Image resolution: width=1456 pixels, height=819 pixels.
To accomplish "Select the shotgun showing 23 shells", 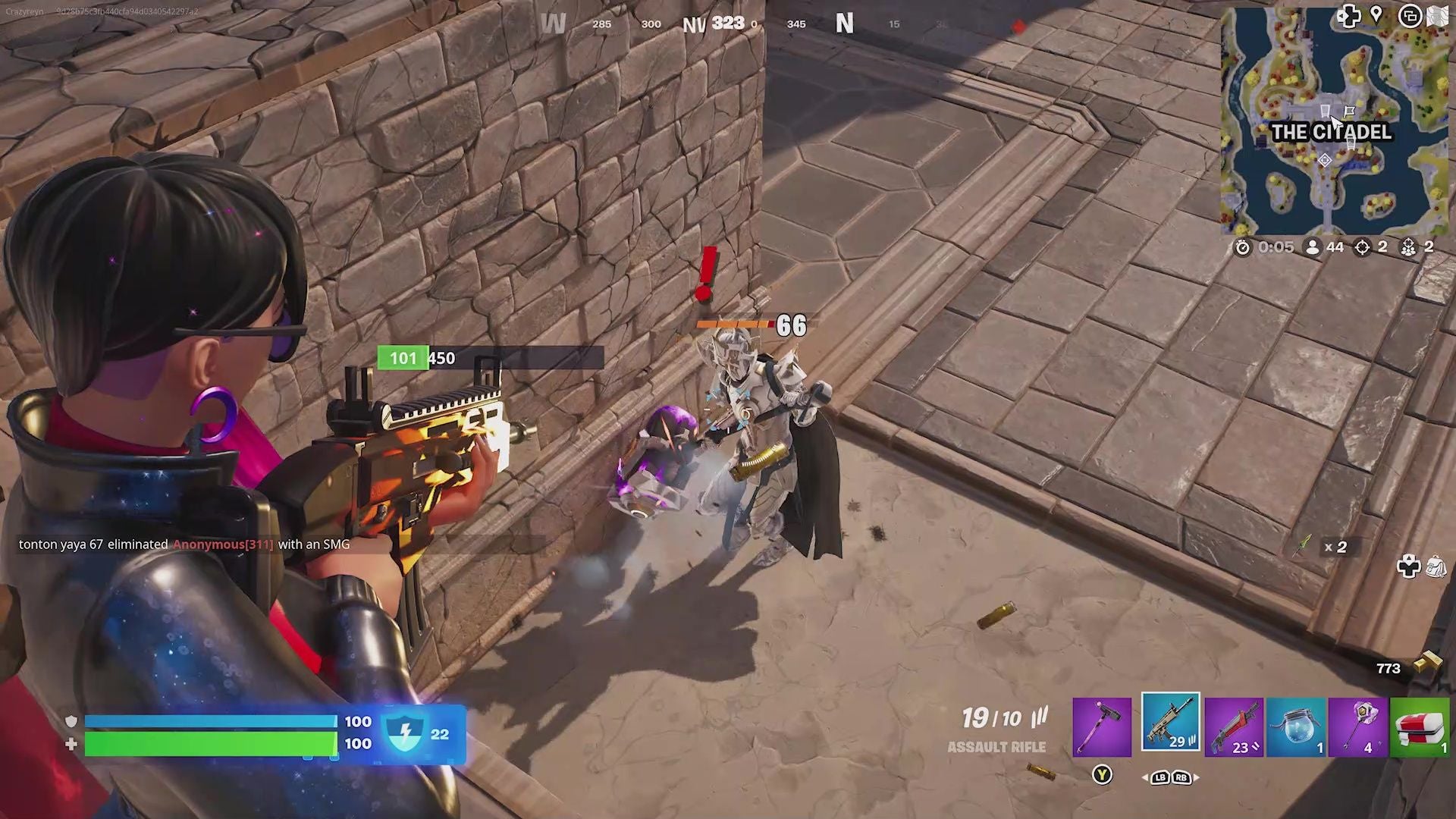I will 1236,726.
